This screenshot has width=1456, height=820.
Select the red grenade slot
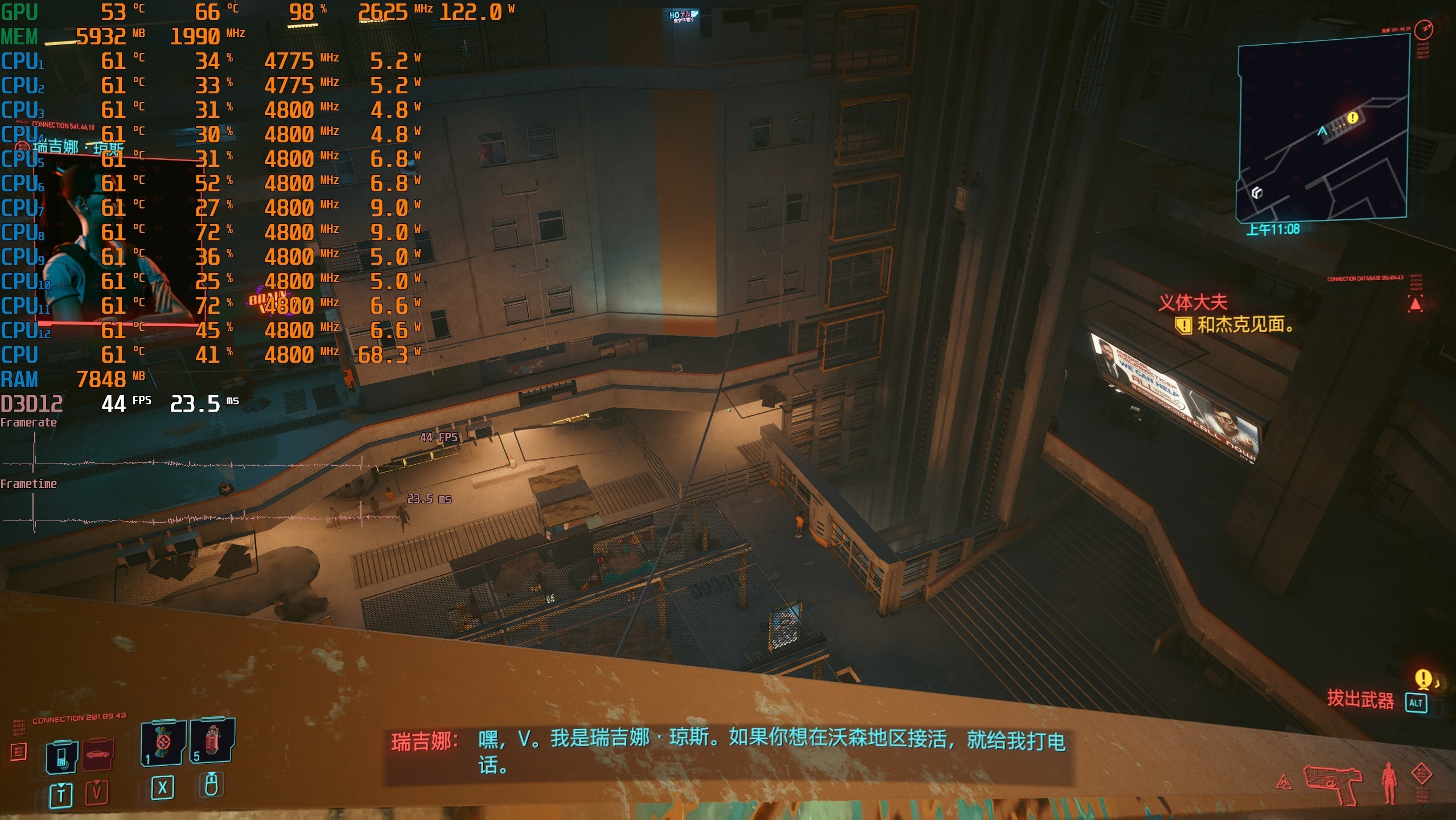pyautogui.click(x=212, y=739)
